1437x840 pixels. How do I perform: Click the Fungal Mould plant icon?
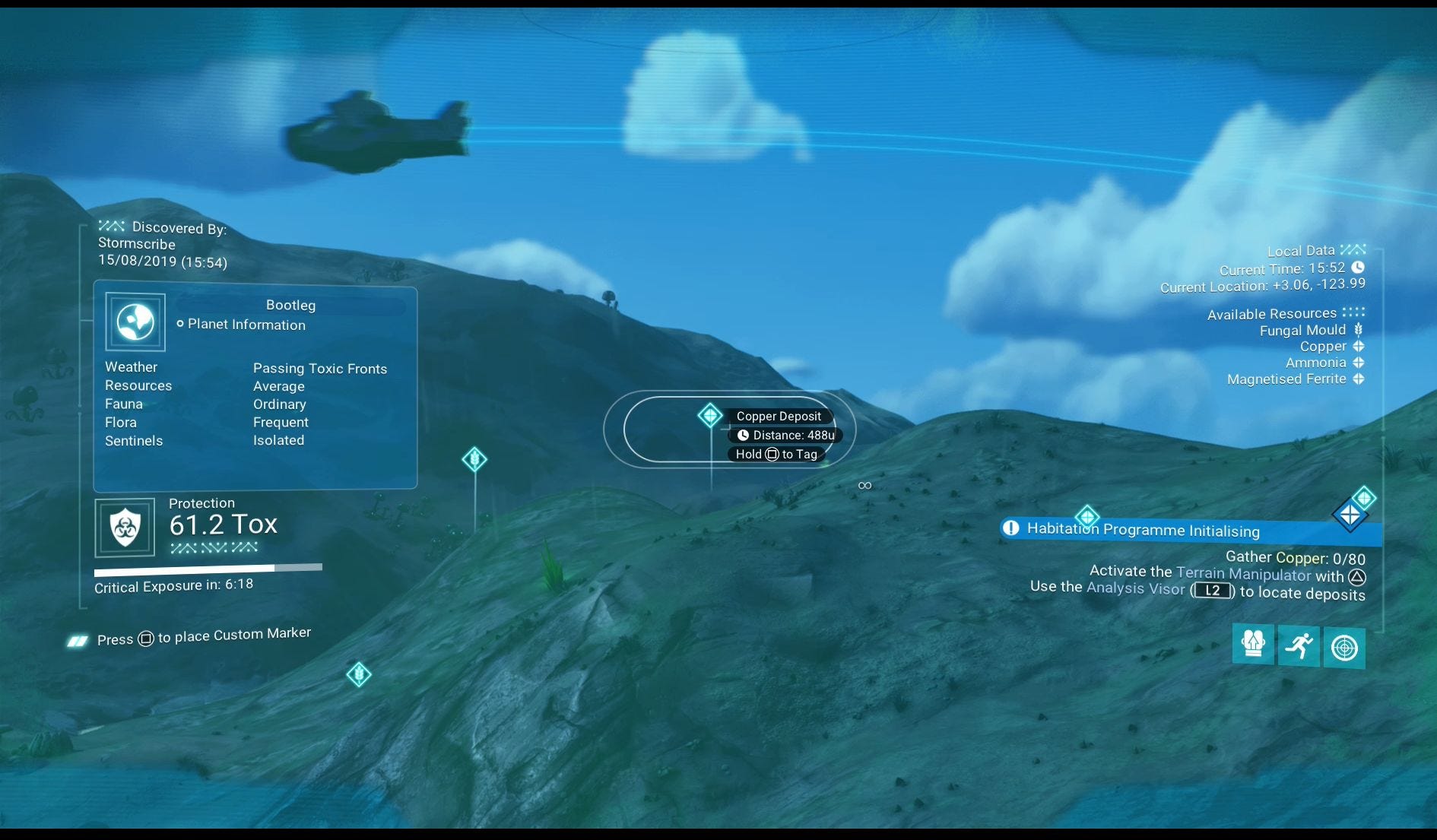1359,330
